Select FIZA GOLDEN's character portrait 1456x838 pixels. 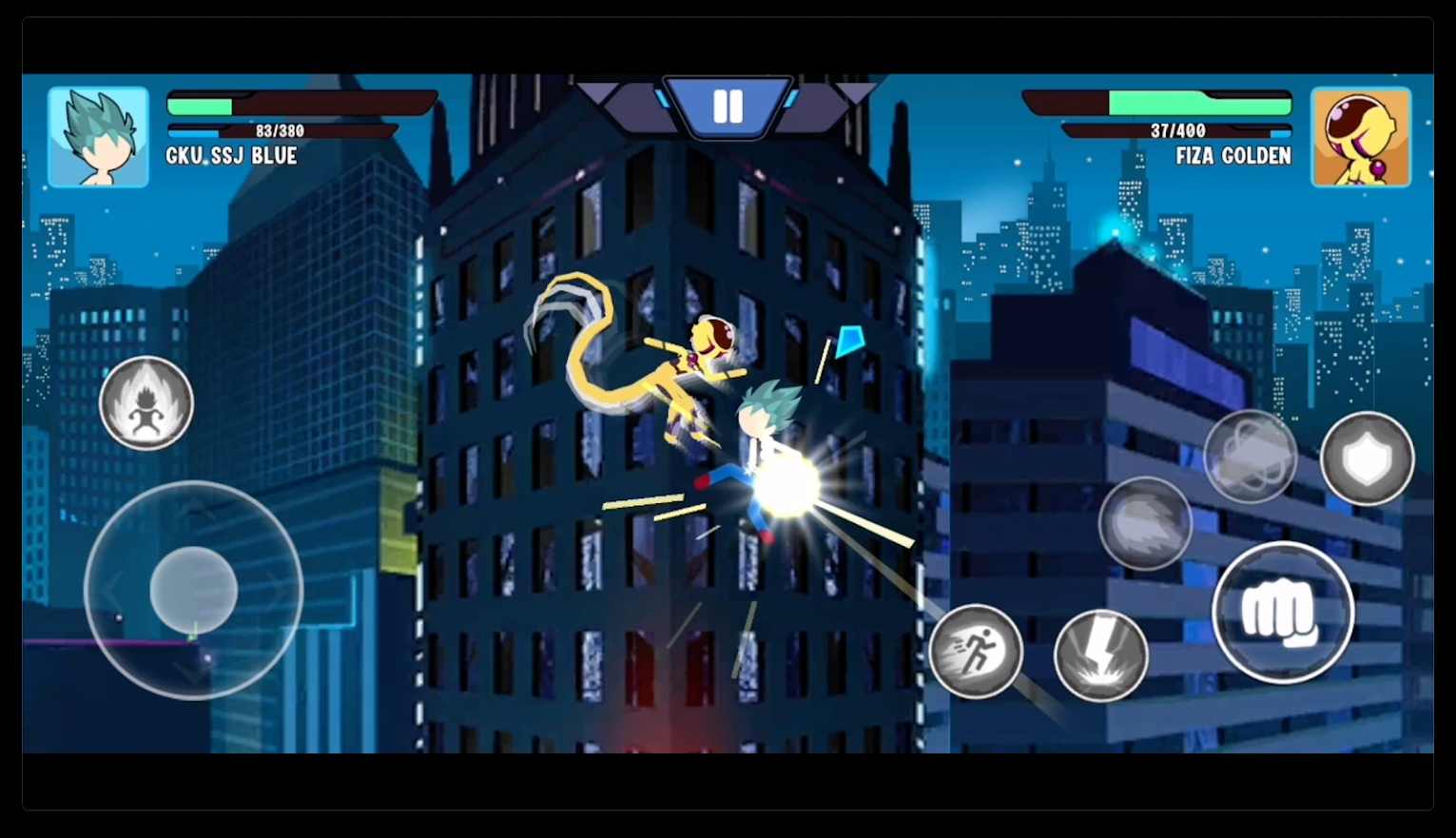pos(1360,136)
